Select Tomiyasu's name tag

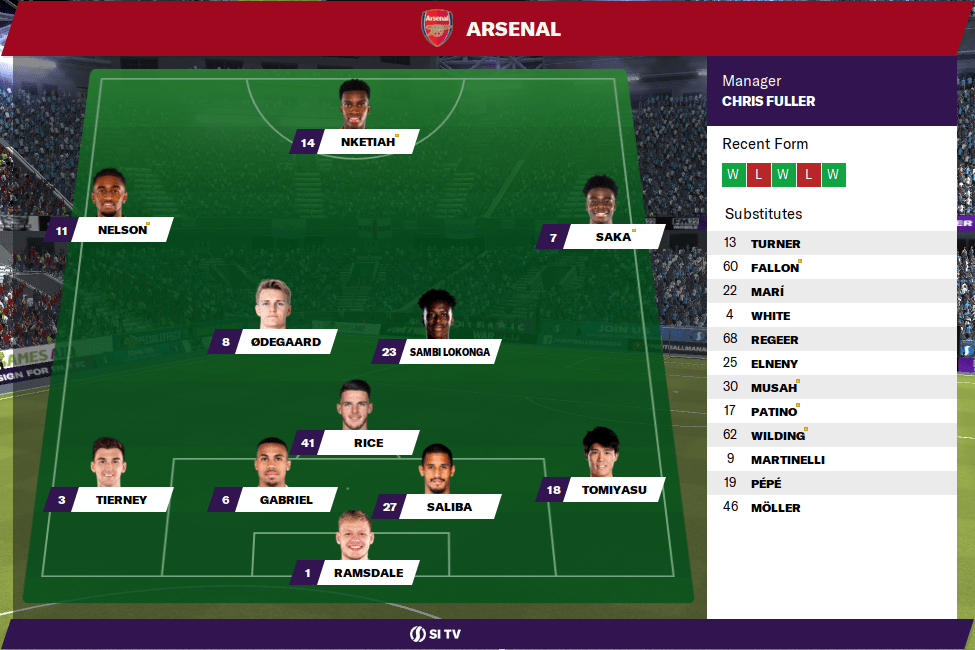coord(614,490)
